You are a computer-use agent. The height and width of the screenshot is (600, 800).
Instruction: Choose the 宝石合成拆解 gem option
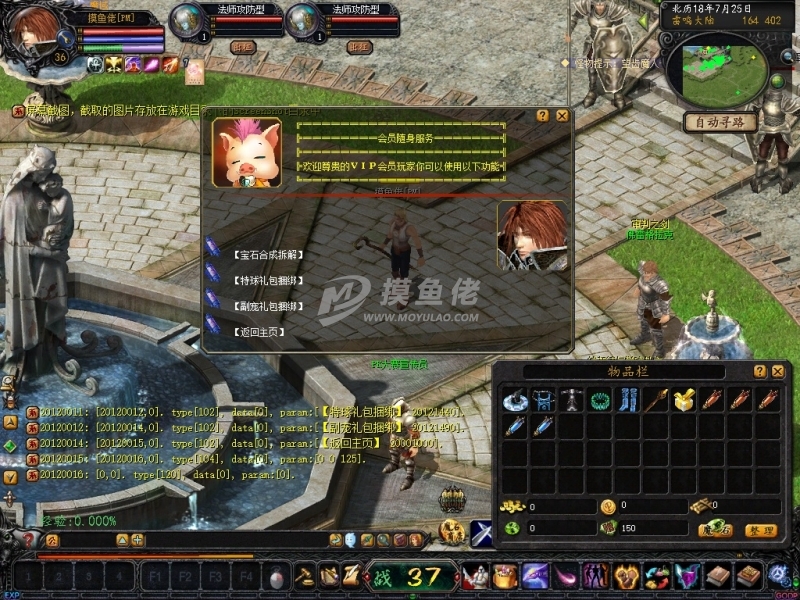click(x=266, y=255)
